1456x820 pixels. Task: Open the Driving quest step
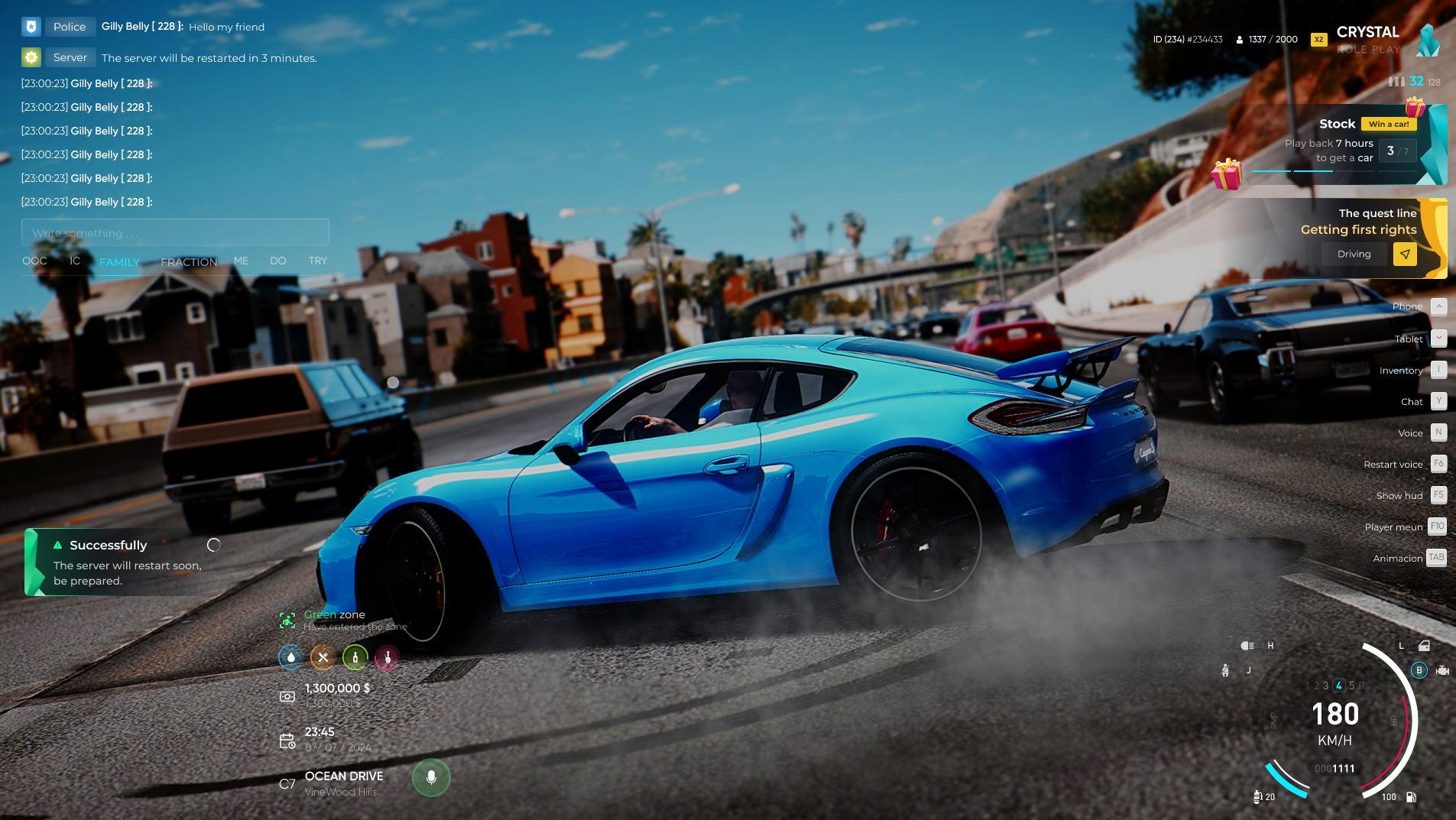1354,254
